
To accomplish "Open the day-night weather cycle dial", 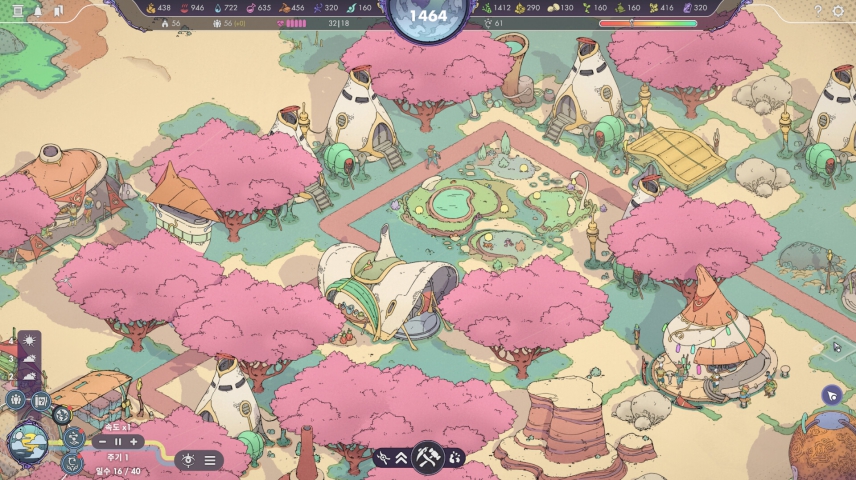I will click(28, 442).
